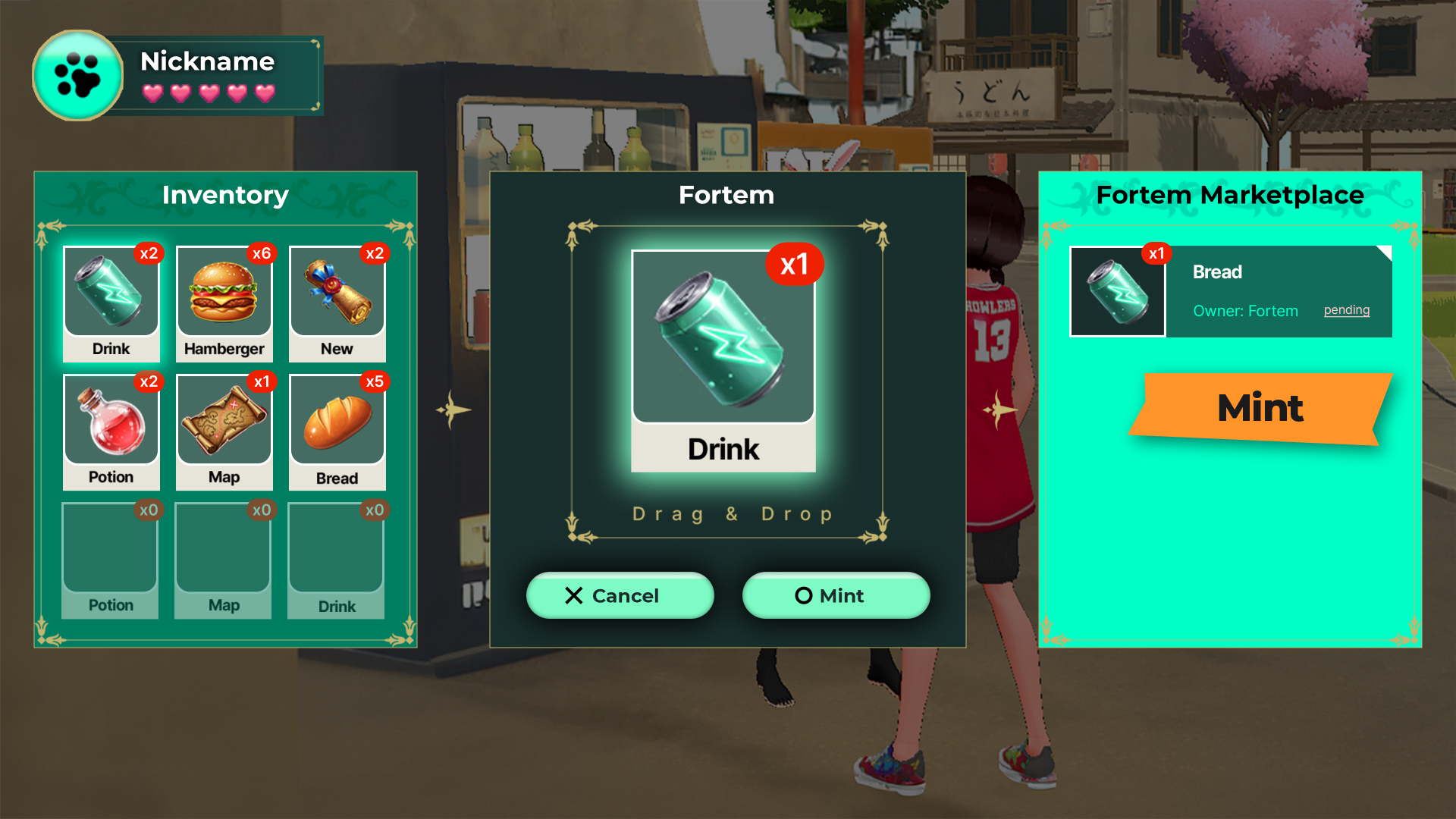
Task: Select the Bread listing thumbnail in Fortem Marketplace
Action: click(1117, 292)
